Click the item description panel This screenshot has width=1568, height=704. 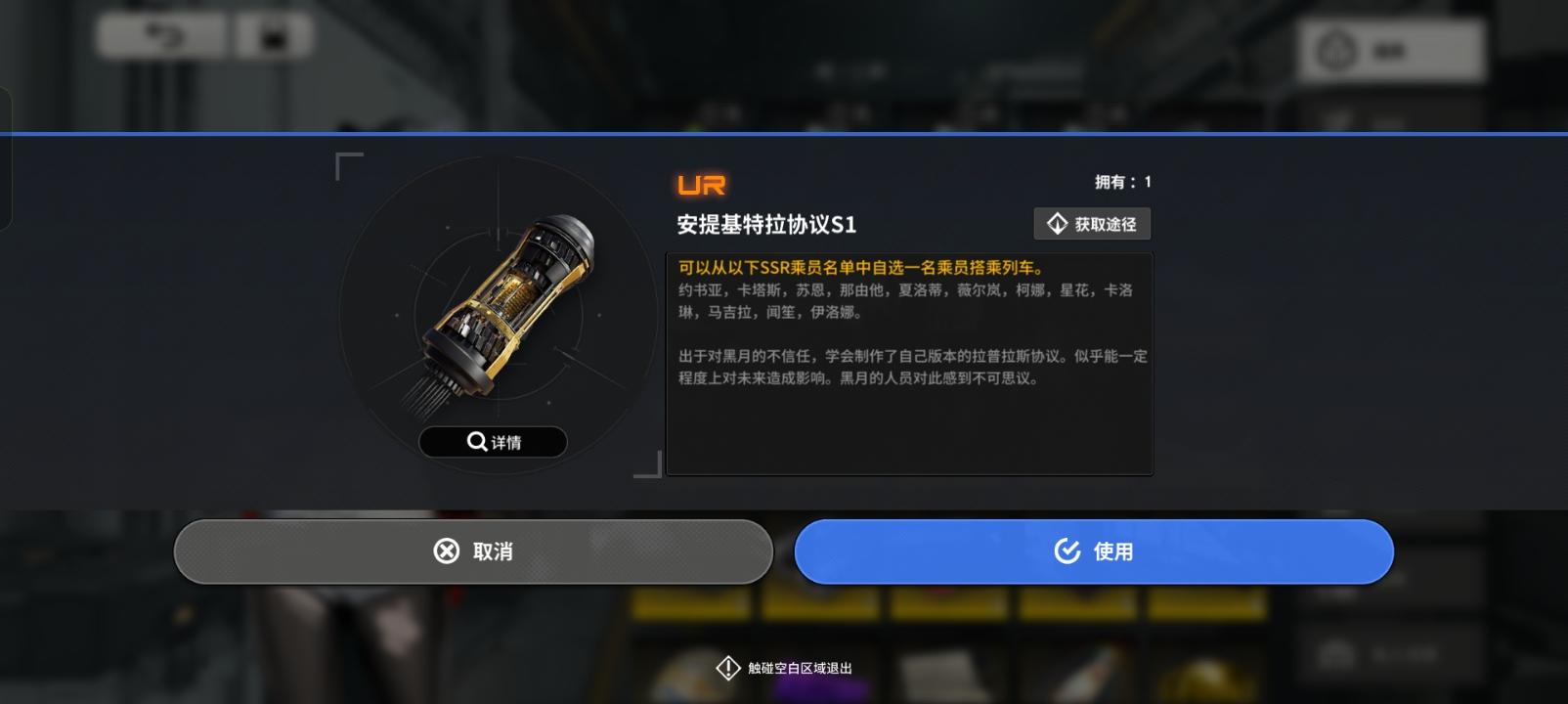coord(909,362)
